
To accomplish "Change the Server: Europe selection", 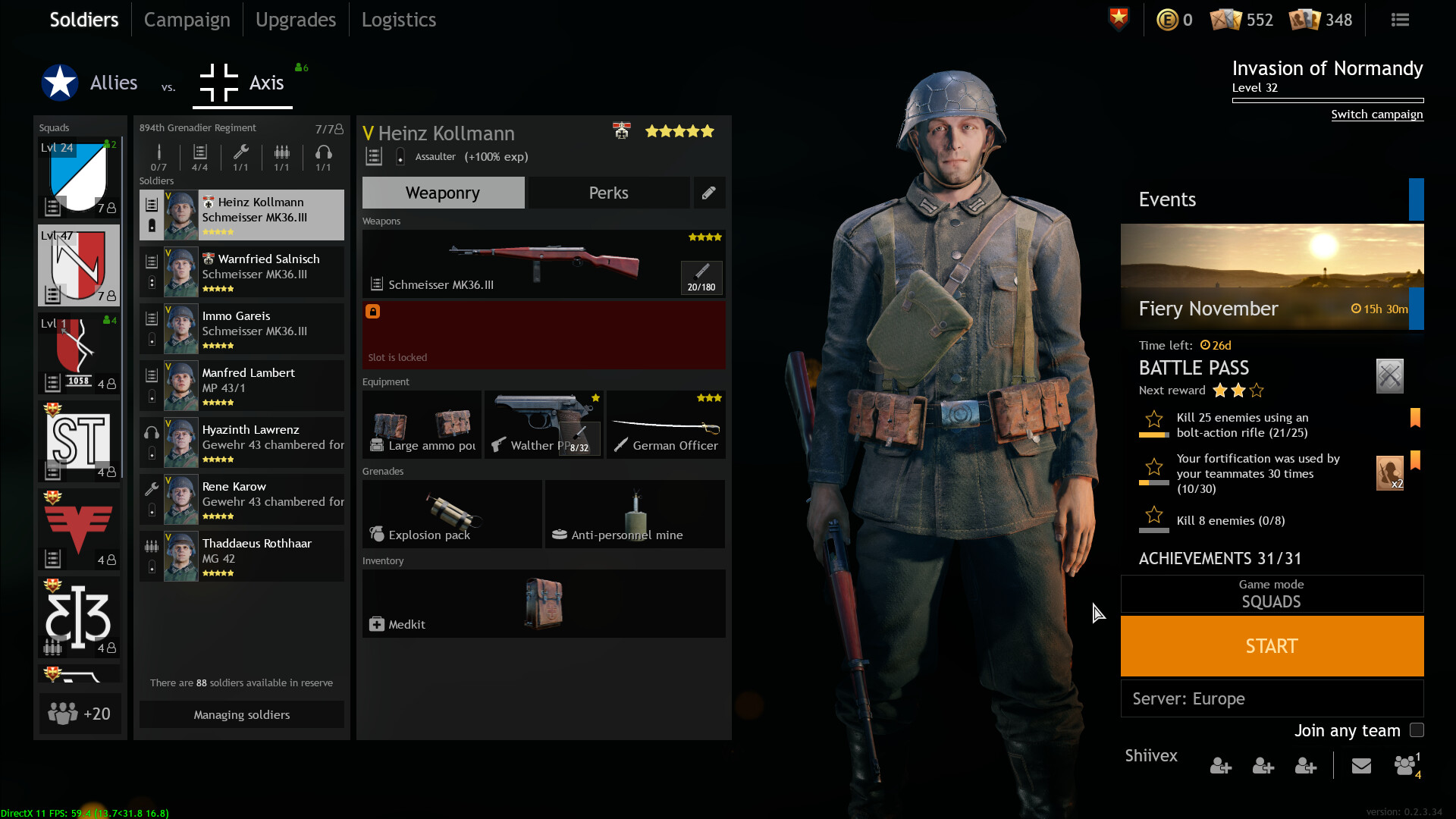I will pyautogui.click(x=1272, y=698).
